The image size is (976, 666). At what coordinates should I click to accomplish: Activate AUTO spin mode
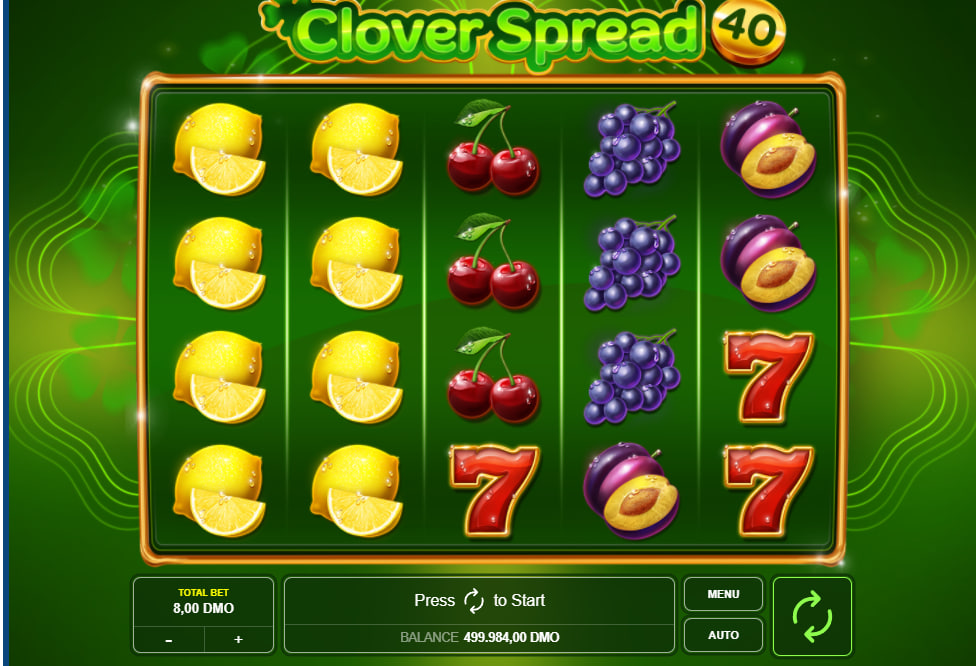tap(723, 635)
